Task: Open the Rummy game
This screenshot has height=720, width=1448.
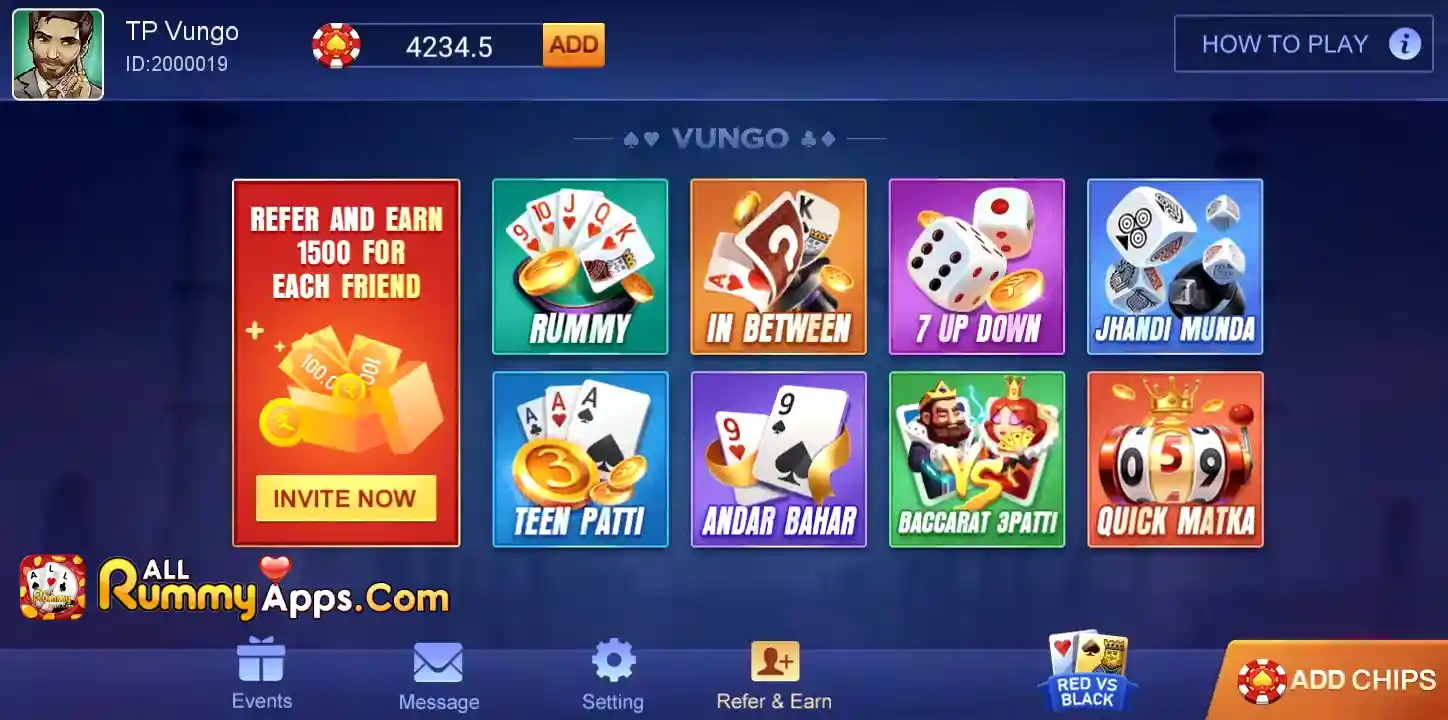Action: point(580,265)
